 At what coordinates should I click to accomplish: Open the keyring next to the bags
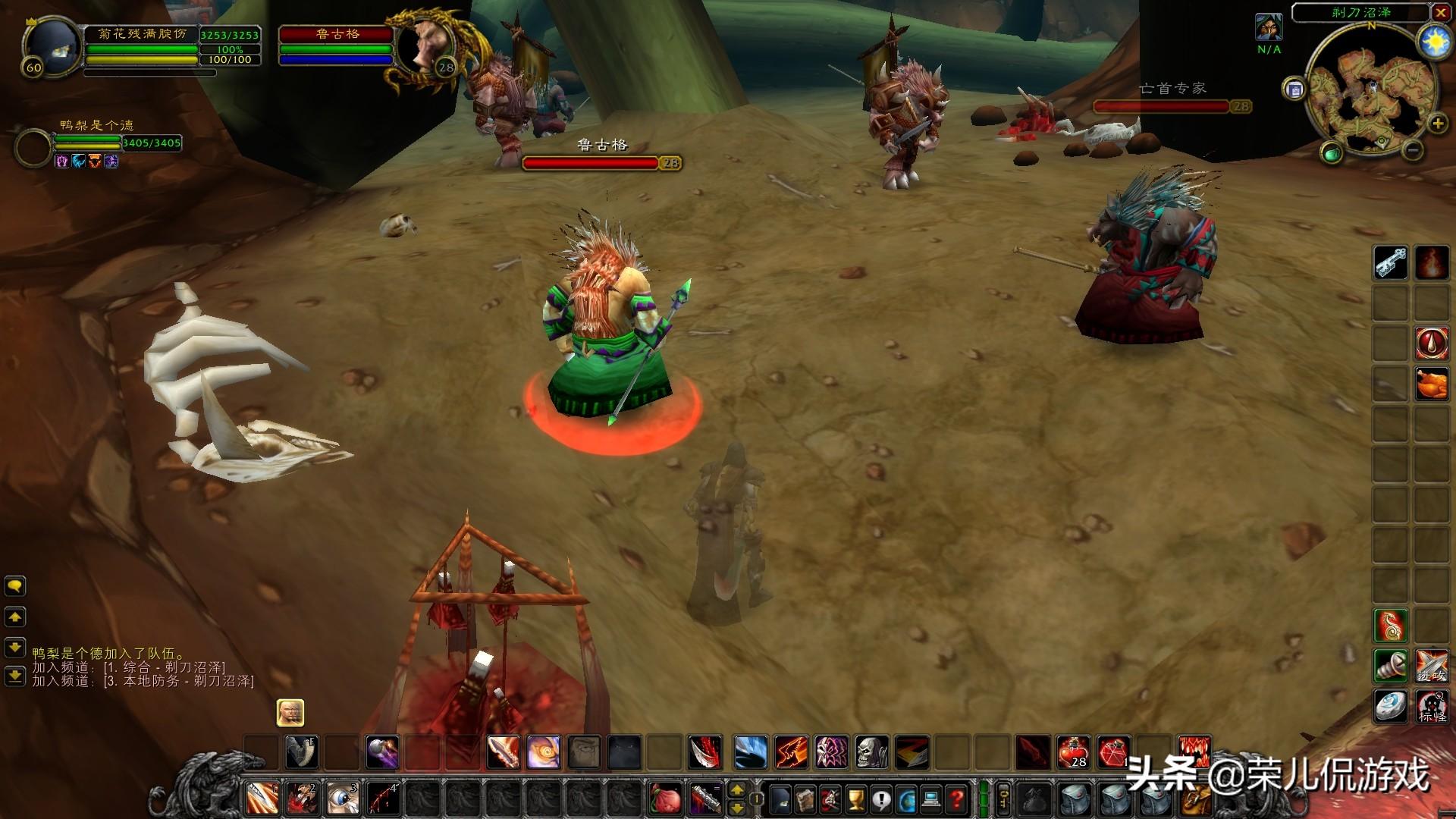coord(1003,799)
